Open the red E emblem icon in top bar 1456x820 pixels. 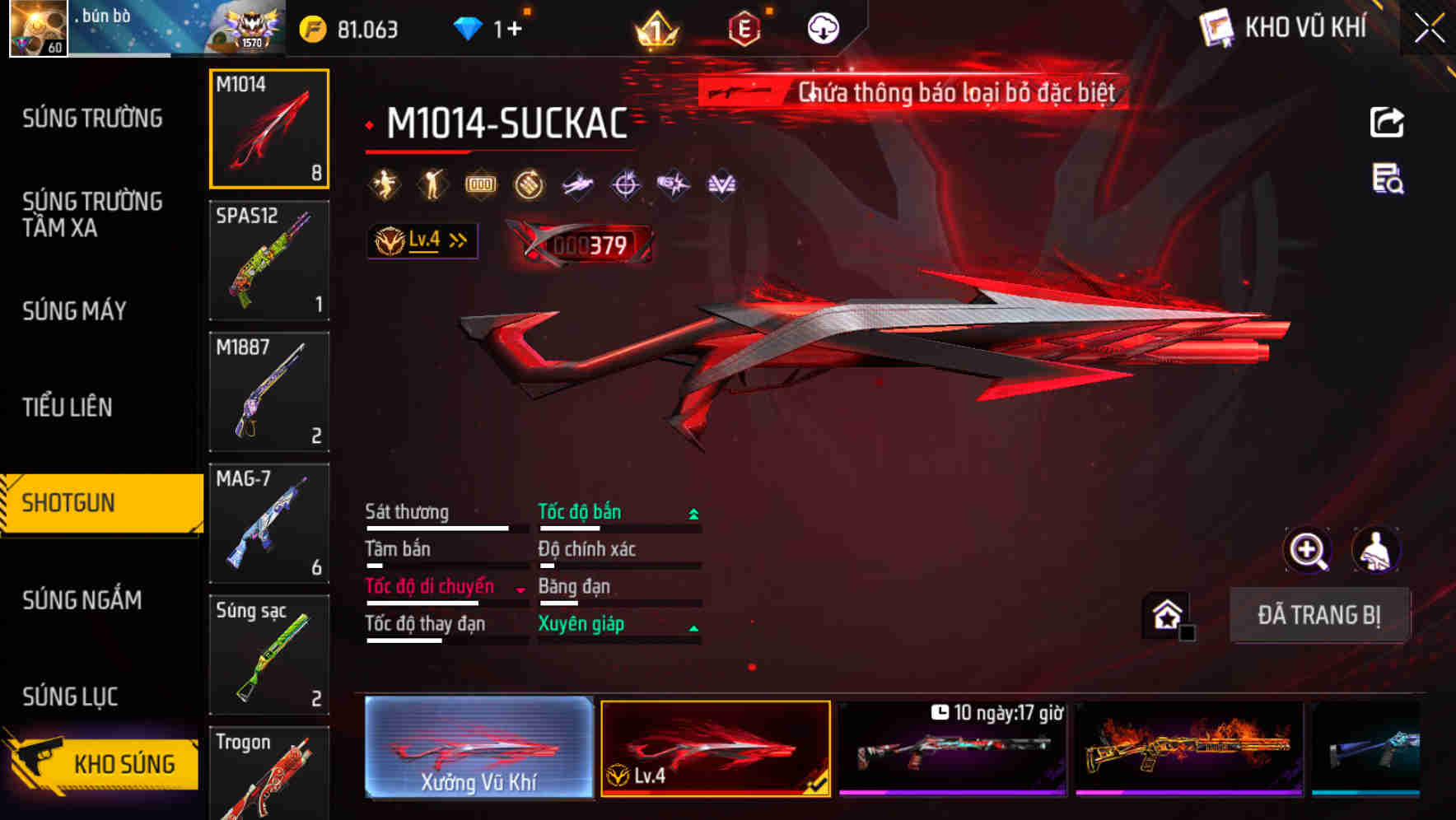point(744,27)
